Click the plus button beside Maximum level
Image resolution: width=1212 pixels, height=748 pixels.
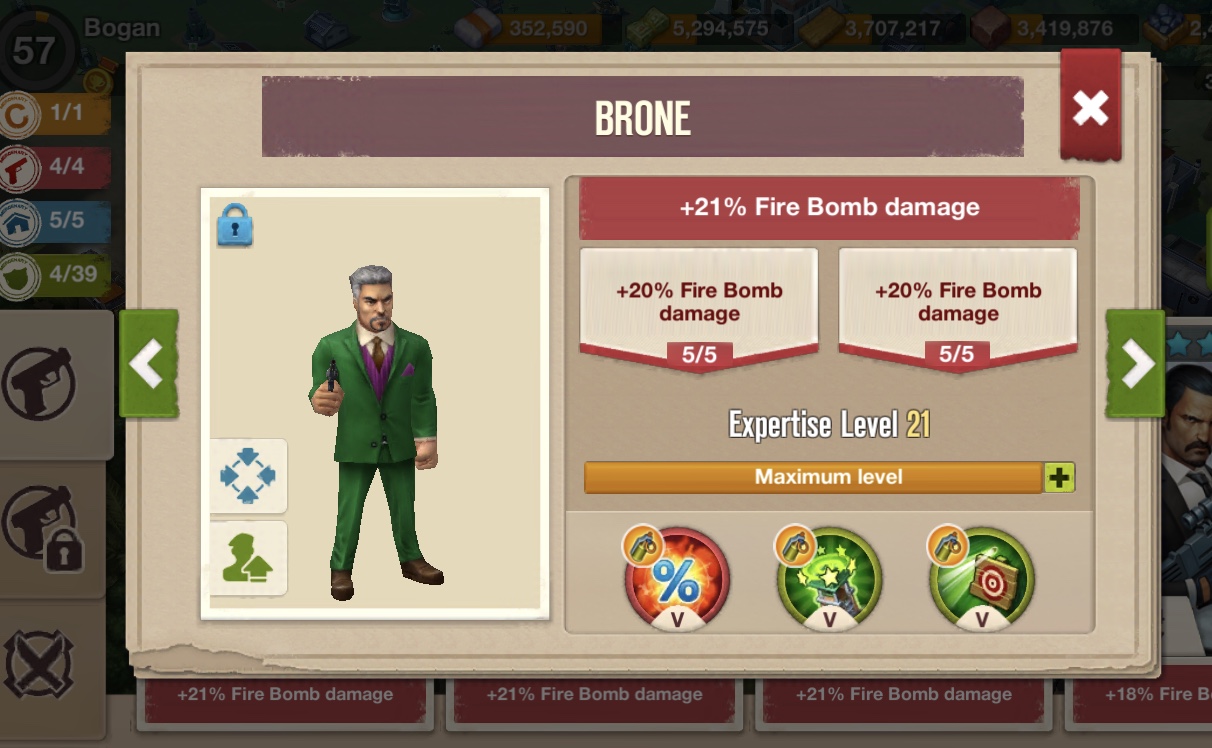tap(1059, 478)
